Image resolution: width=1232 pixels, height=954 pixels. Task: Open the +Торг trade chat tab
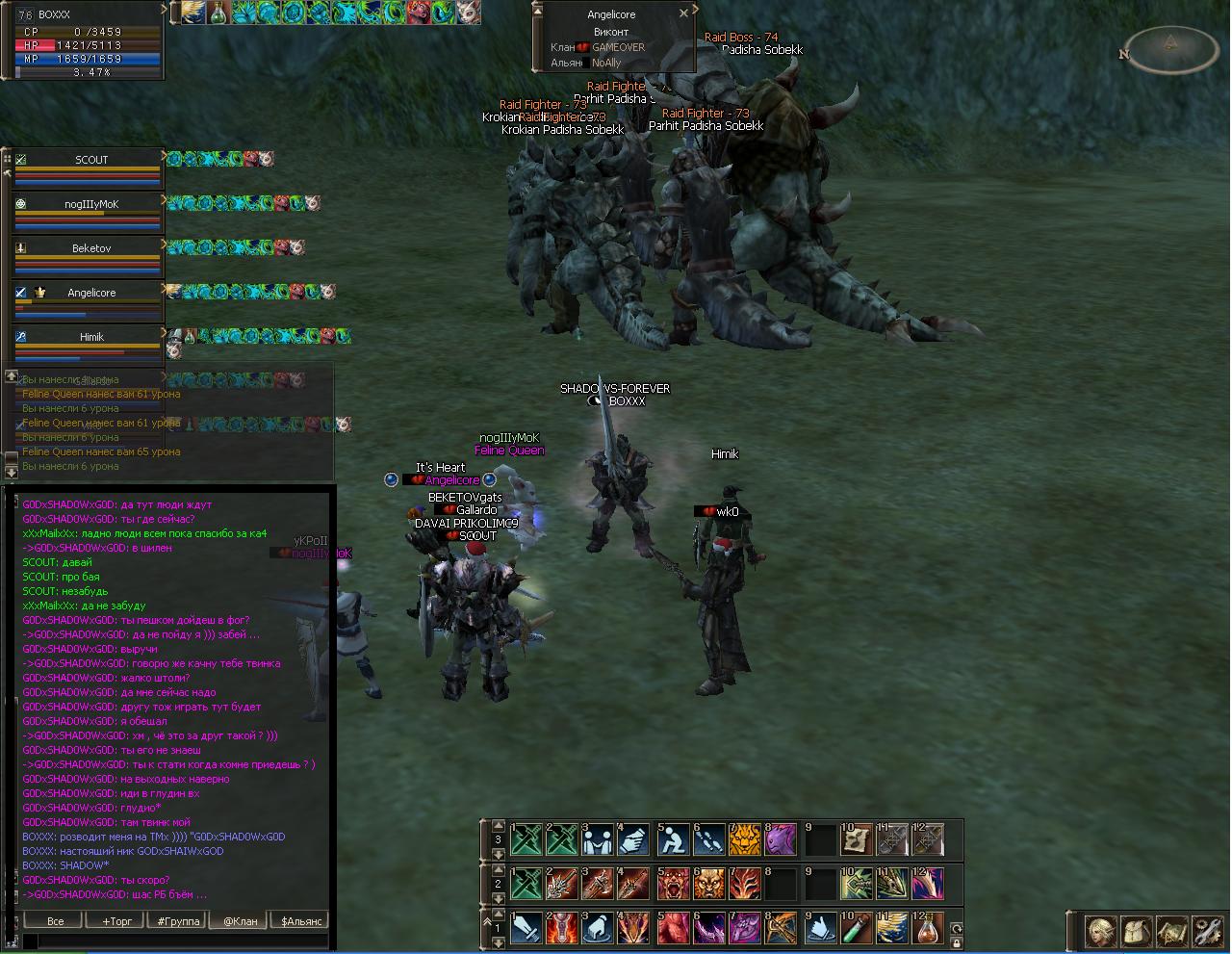pos(116,921)
